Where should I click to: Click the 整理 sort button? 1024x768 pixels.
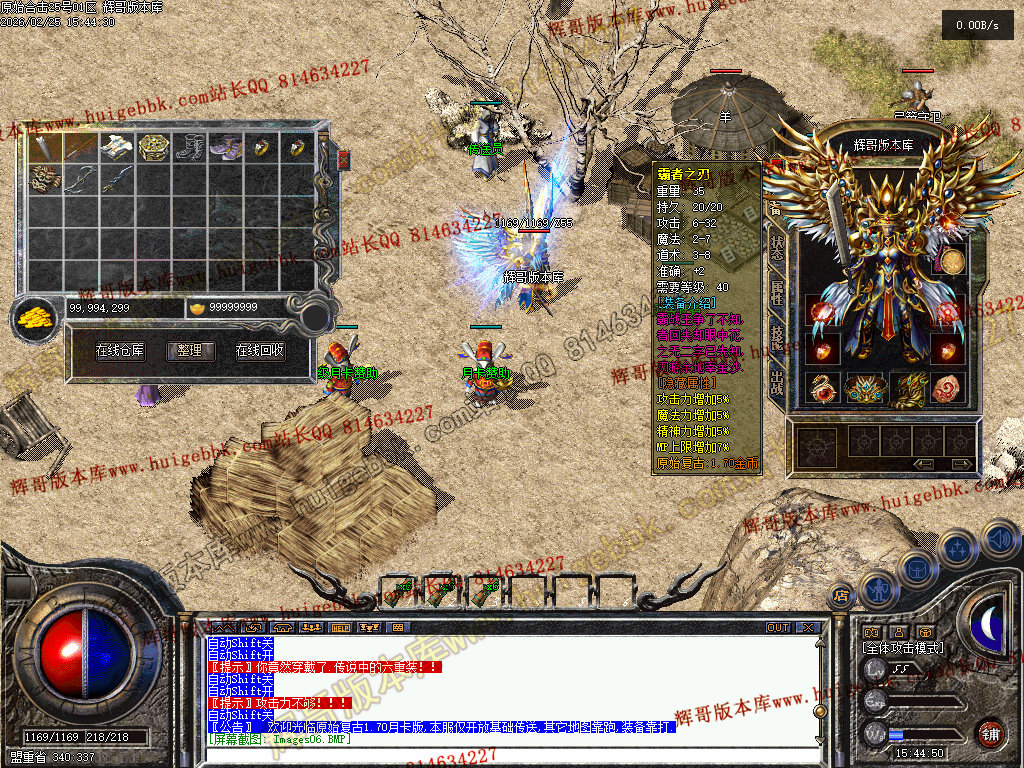click(189, 351)
